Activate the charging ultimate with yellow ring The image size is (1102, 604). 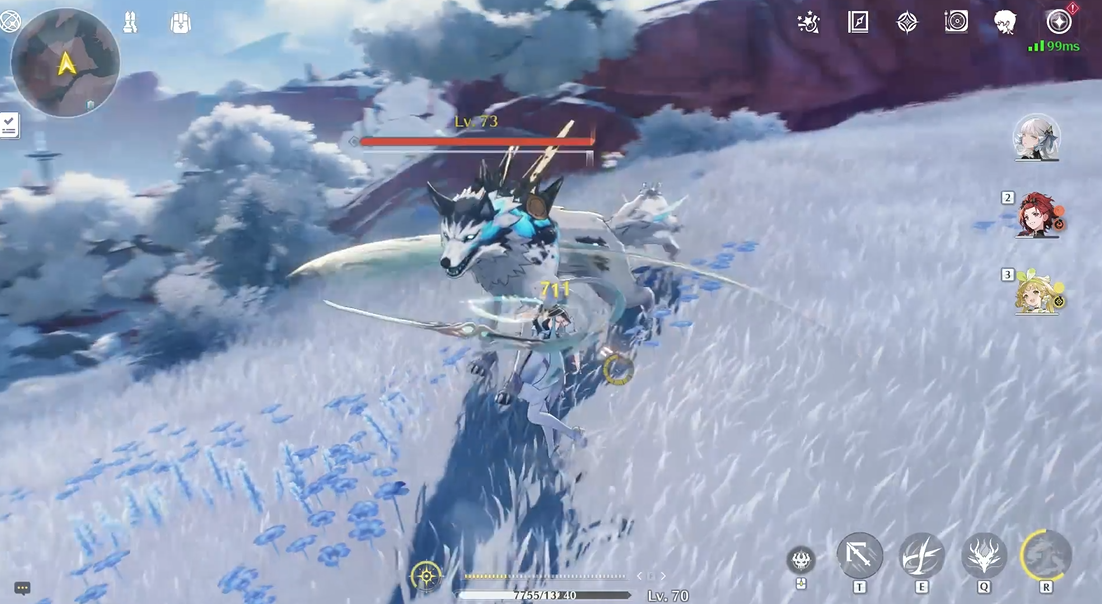pos(1046,555)
